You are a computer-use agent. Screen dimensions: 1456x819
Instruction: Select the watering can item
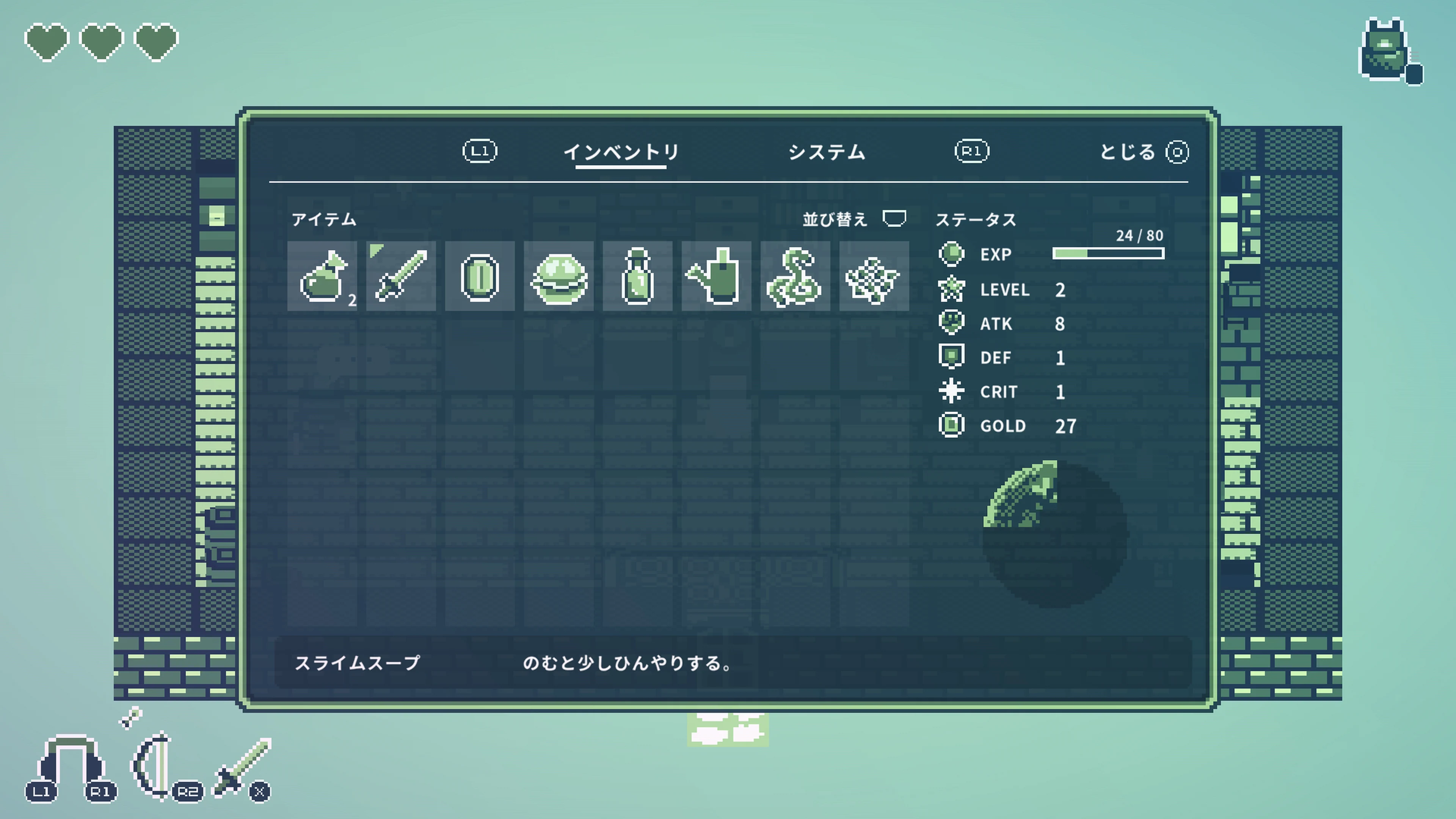pyautogui.click(x=717, y=277)
